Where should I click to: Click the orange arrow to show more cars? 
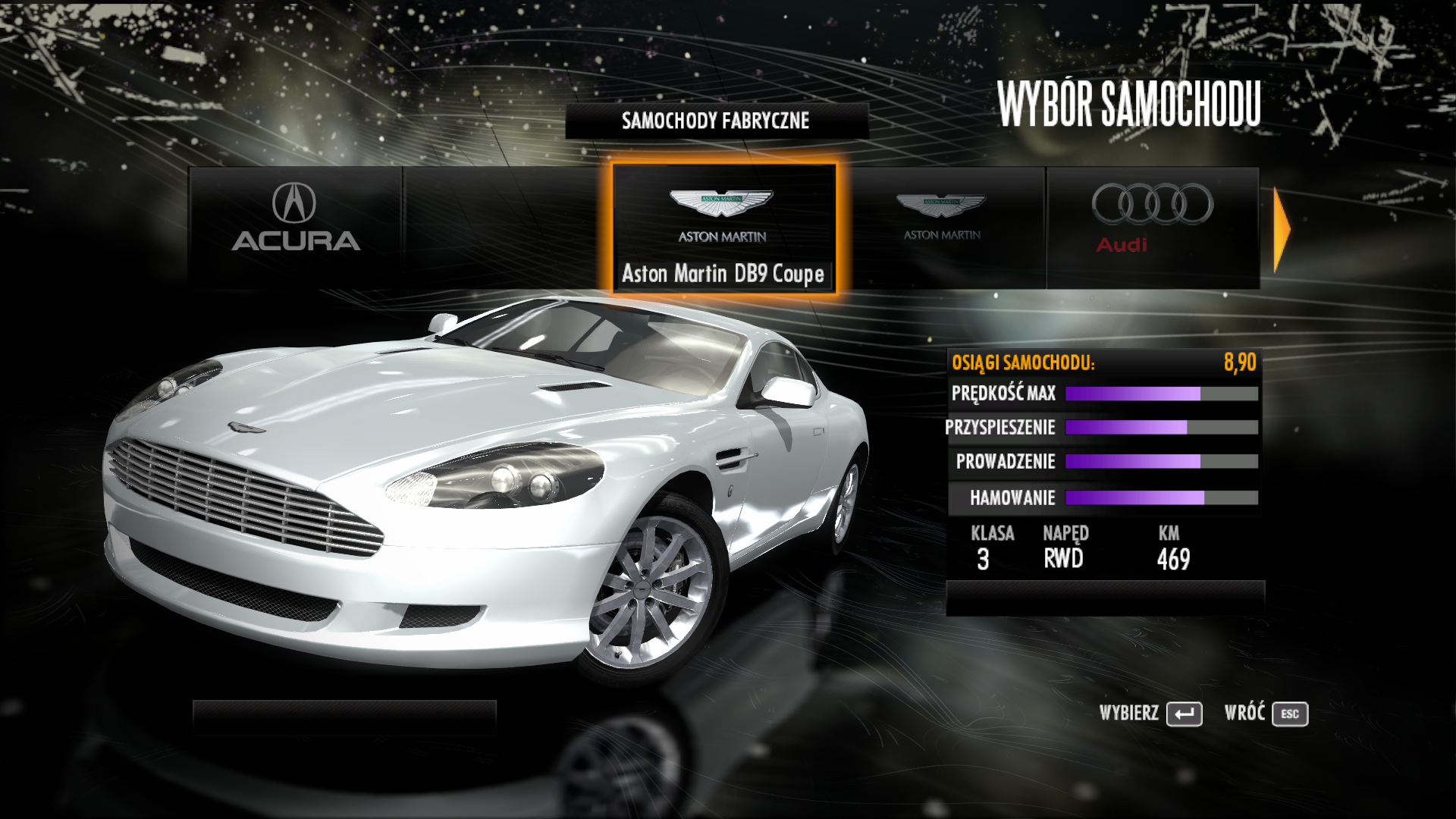(x=1282, y=229)
